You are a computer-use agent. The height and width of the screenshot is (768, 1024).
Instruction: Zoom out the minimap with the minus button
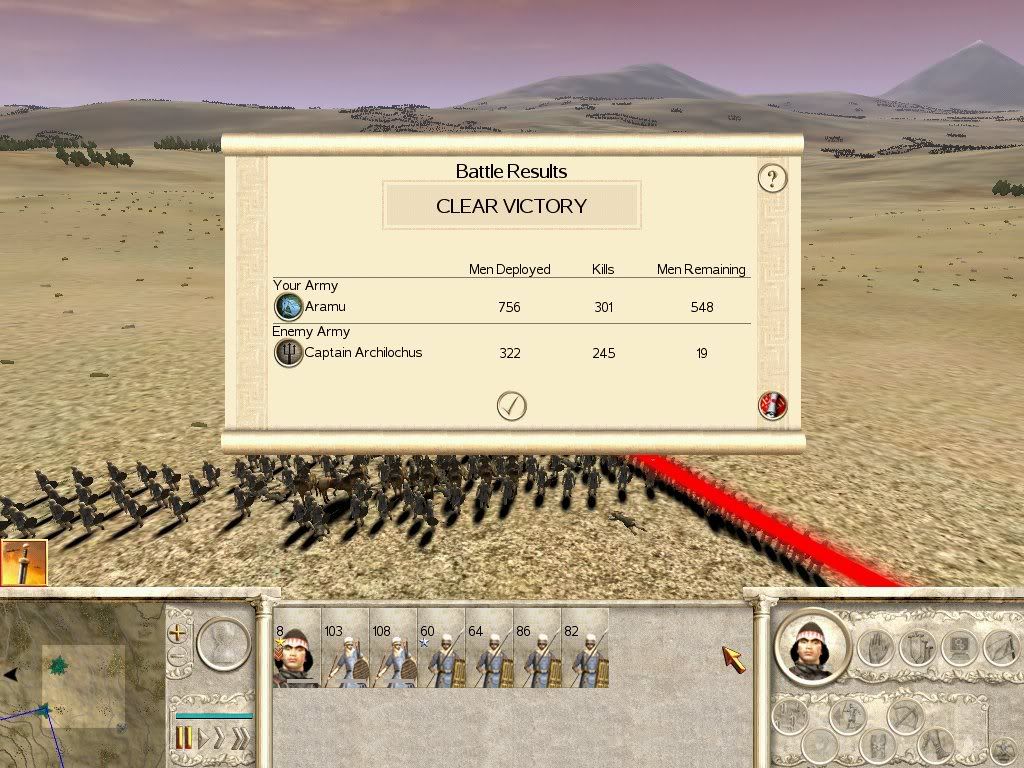click(179, 658)
